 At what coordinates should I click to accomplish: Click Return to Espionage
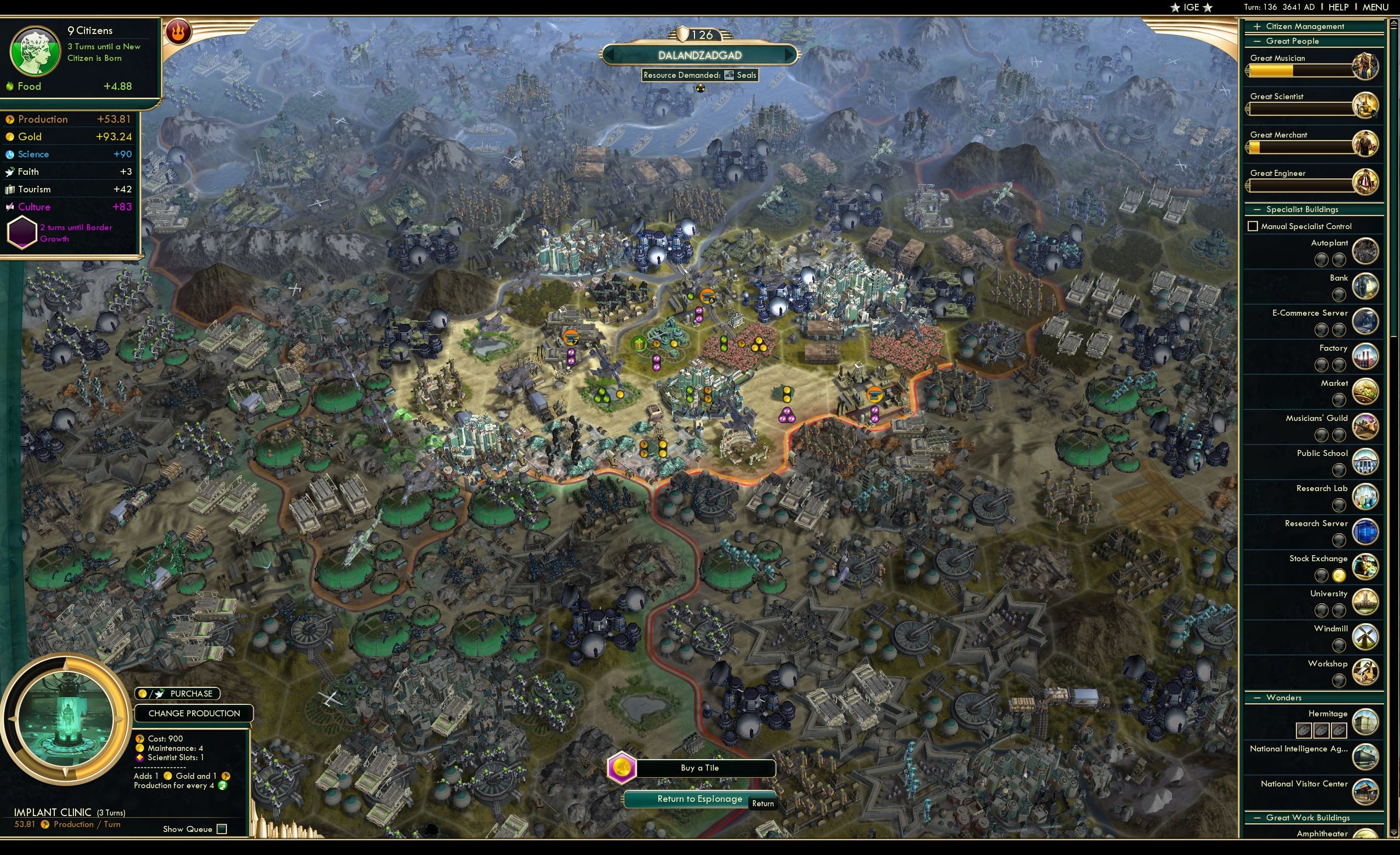(700, 799)
